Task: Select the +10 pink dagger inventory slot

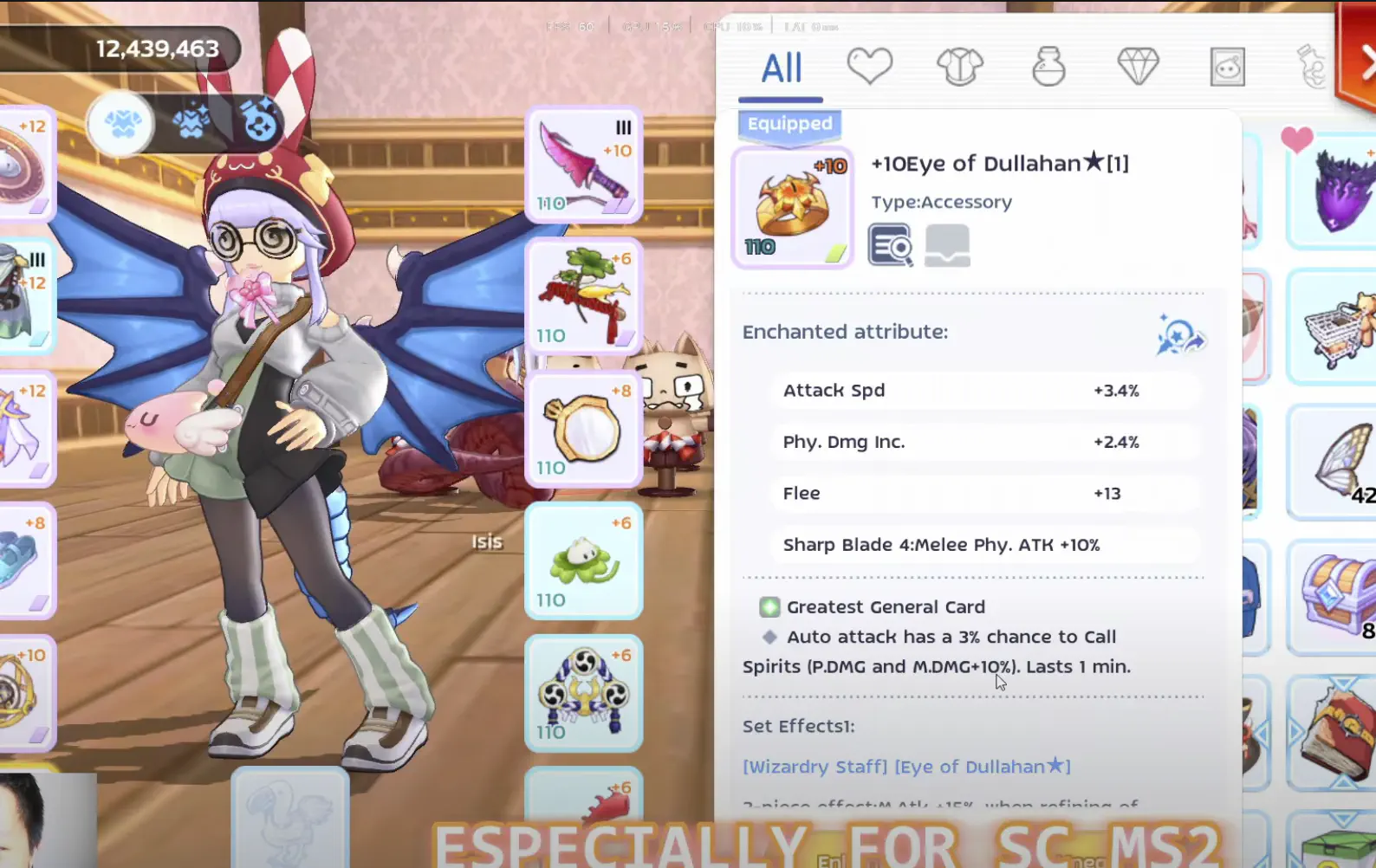Action: [x=583, y=165]
